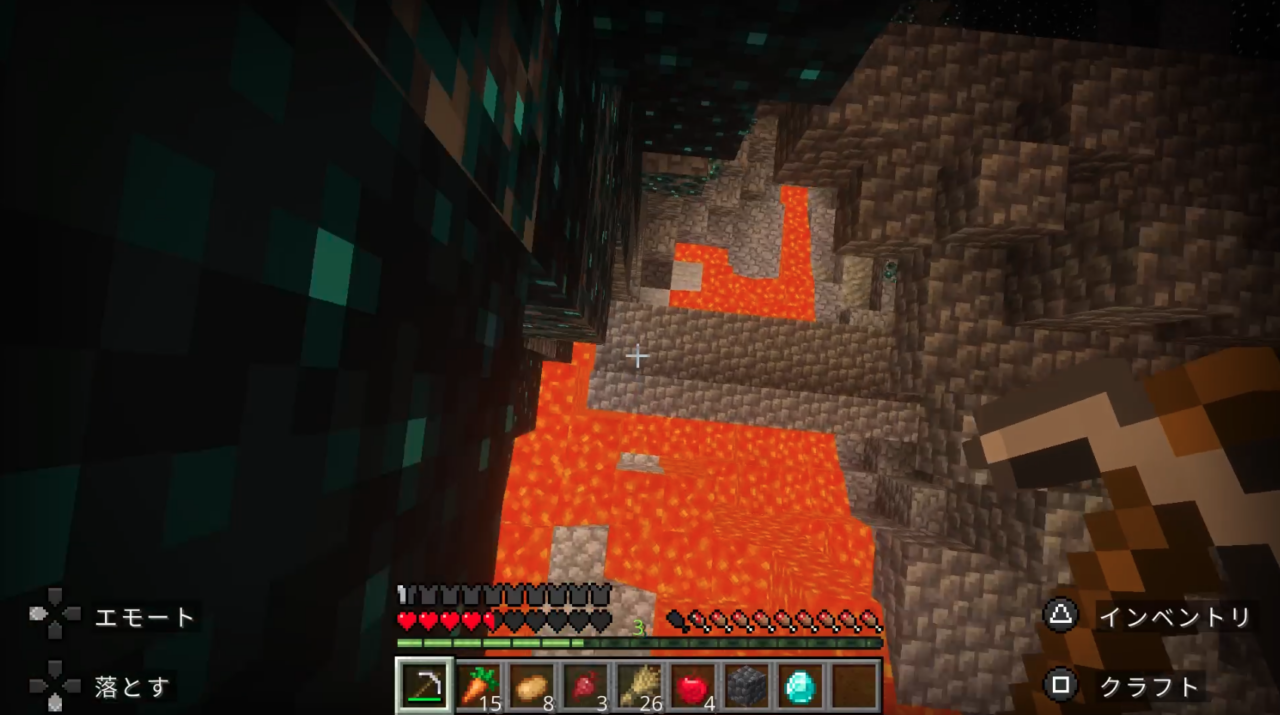Select the red apple hotbar slot
This screenshot has width=1280, height=715.
pos(693,686)
